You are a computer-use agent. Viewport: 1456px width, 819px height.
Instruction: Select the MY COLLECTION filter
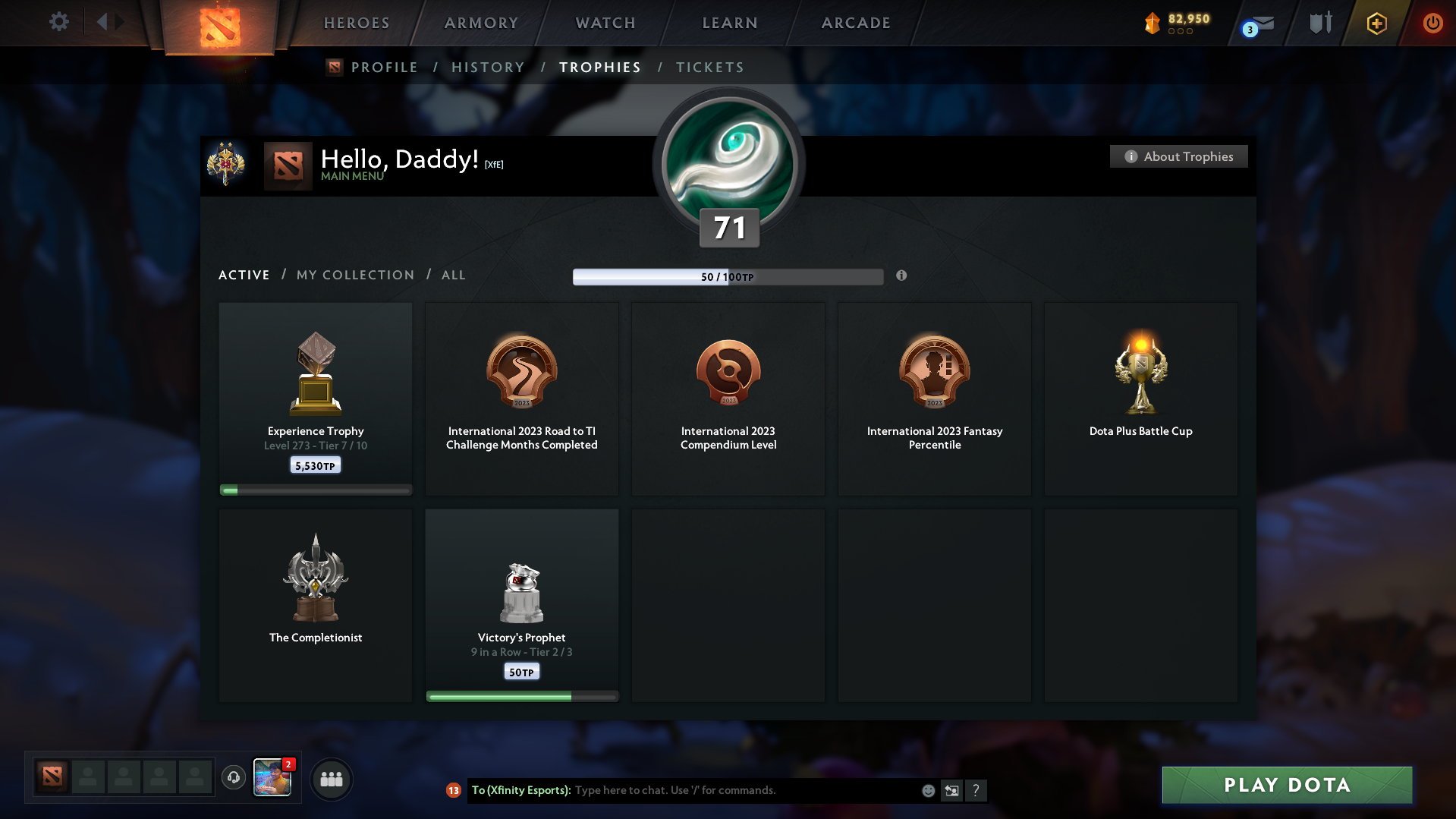pos(354,275)
